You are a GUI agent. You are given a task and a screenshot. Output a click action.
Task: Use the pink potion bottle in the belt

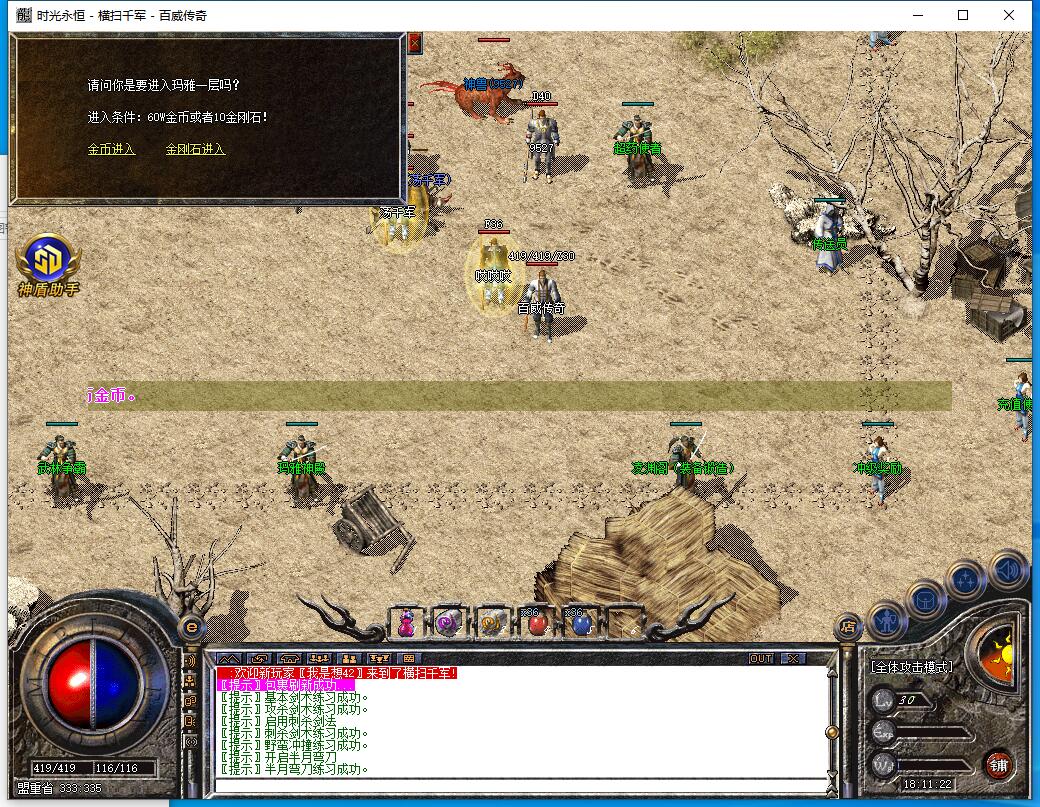406,624
